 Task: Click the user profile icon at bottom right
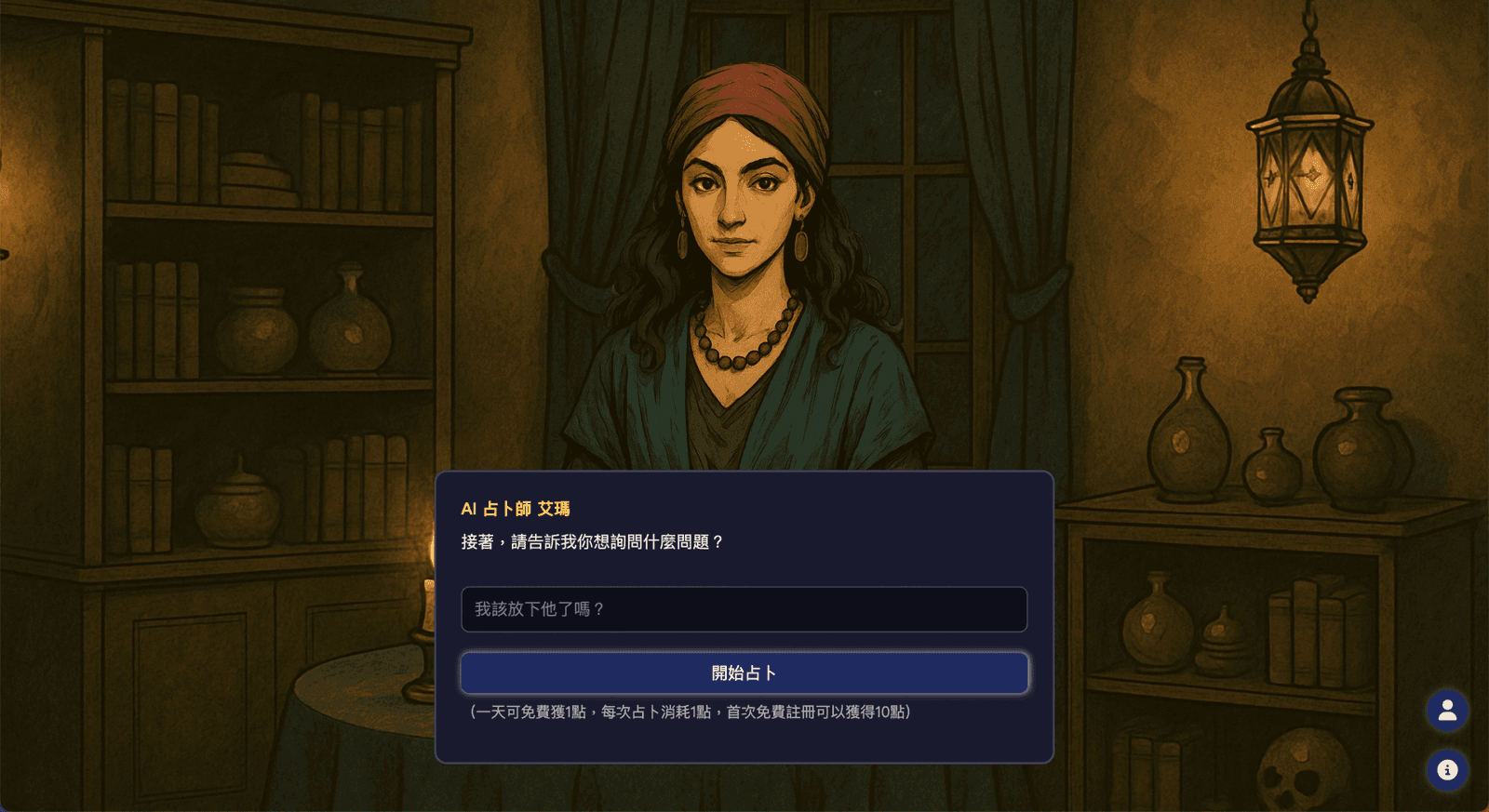(1446, 712)
